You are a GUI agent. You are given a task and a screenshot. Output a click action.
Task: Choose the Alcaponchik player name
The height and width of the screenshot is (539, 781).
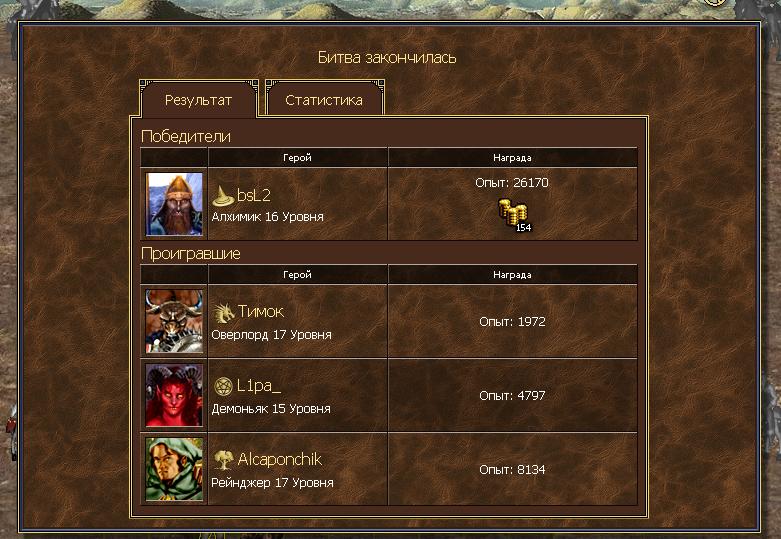[279, 460]
